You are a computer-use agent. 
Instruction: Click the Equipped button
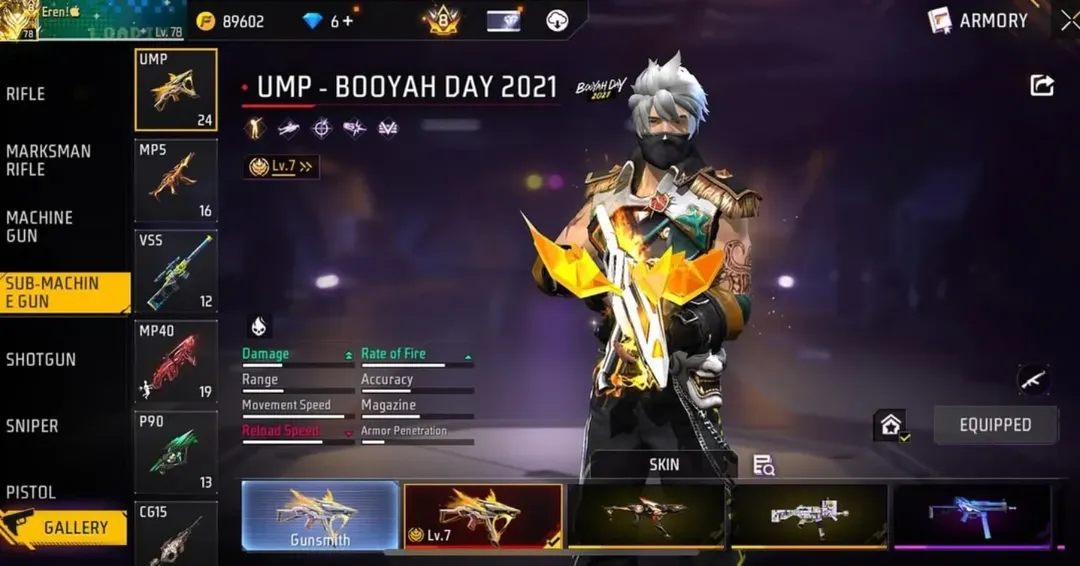pos(995,425)
